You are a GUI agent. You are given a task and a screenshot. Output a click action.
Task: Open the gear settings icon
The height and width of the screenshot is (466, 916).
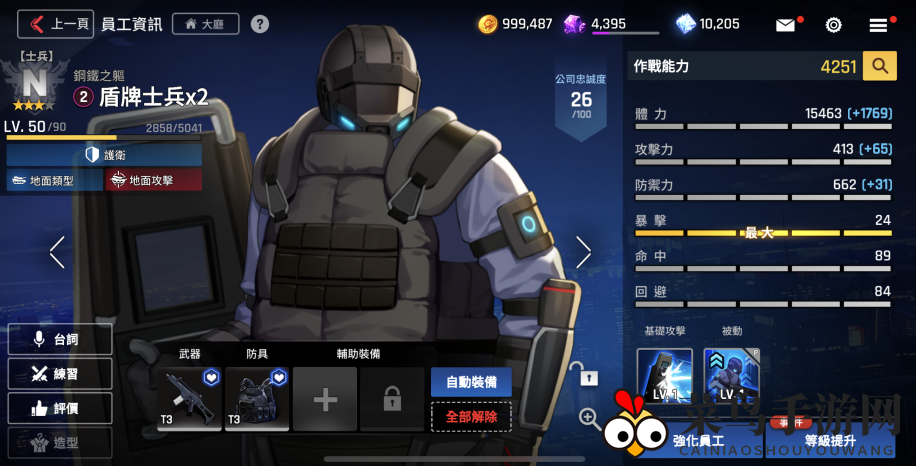pos(833,24)
